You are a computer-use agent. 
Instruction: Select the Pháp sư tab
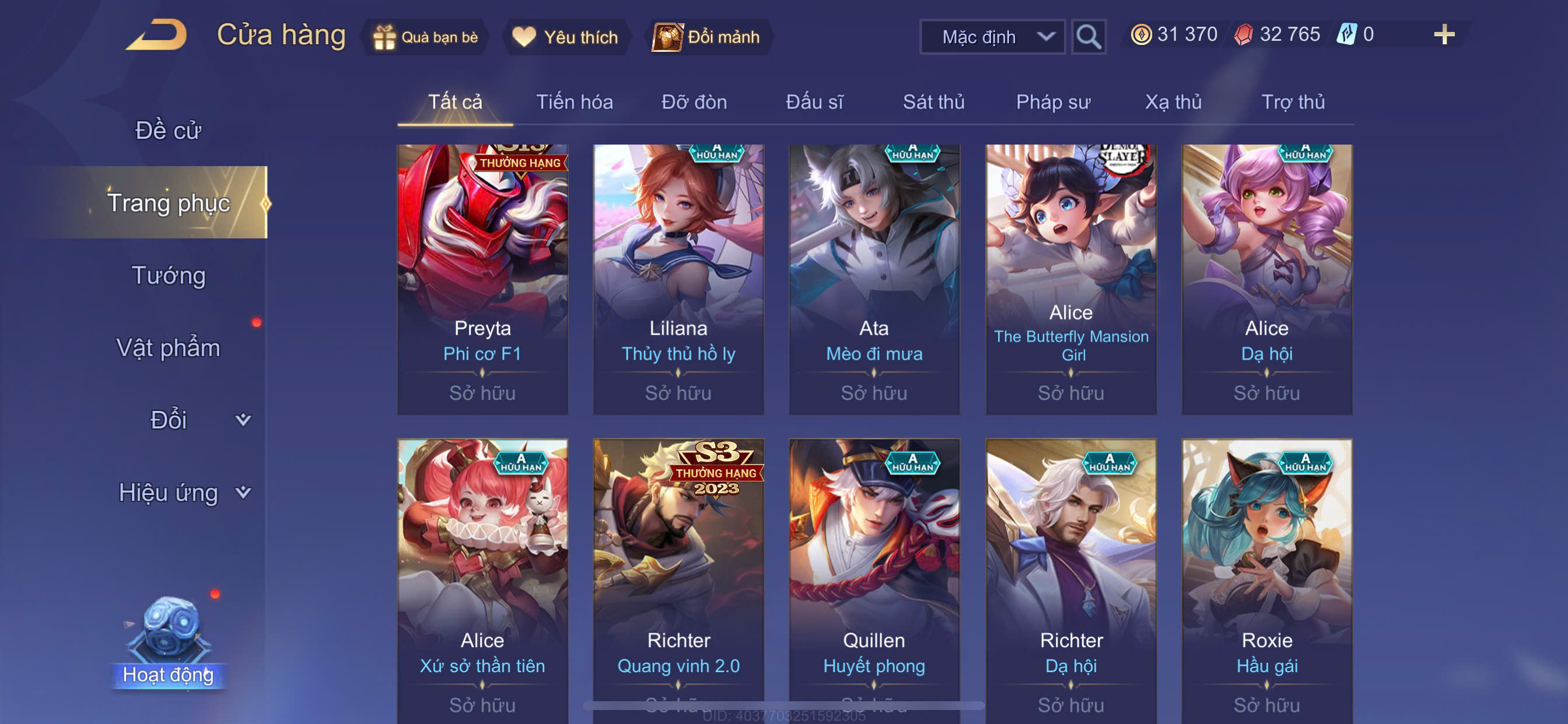point(1052,102)
